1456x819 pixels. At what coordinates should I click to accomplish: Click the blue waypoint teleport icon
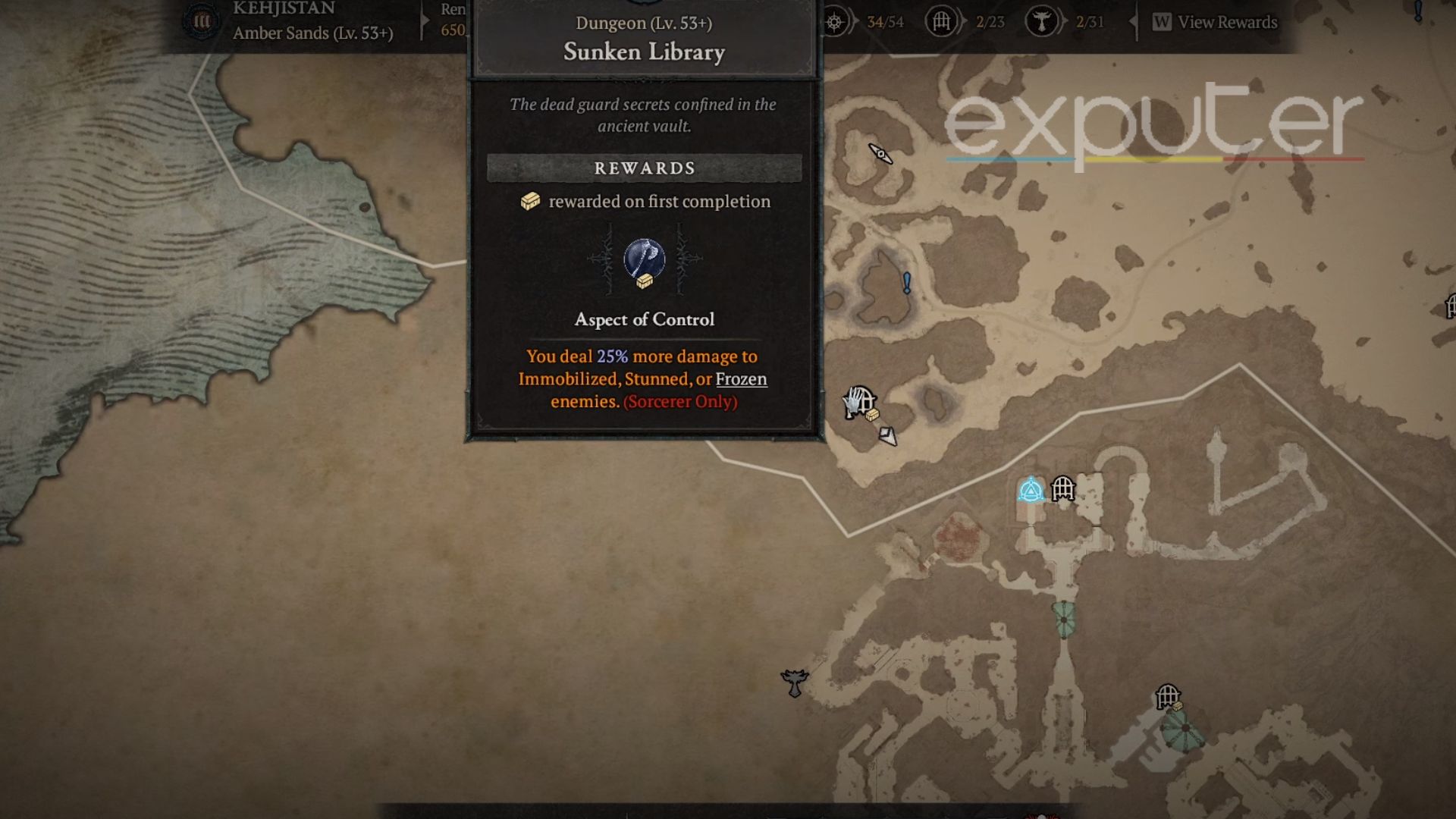1030,489
